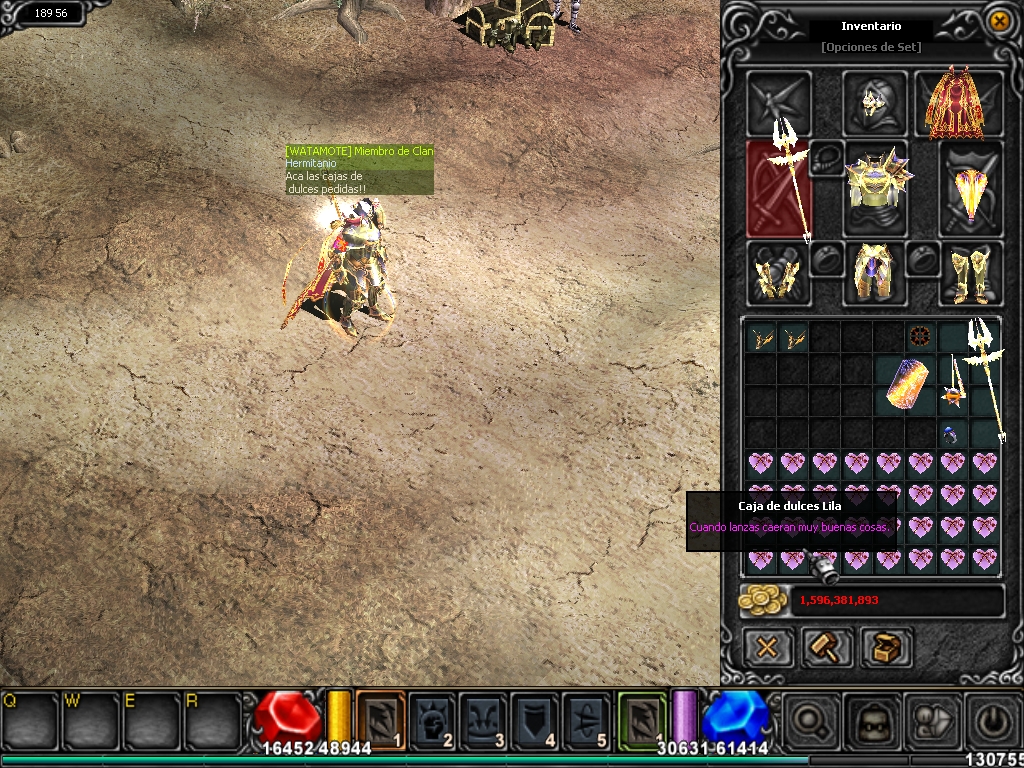
Task: Select the equipped glowing shield slot
Action: pos(971,190)
